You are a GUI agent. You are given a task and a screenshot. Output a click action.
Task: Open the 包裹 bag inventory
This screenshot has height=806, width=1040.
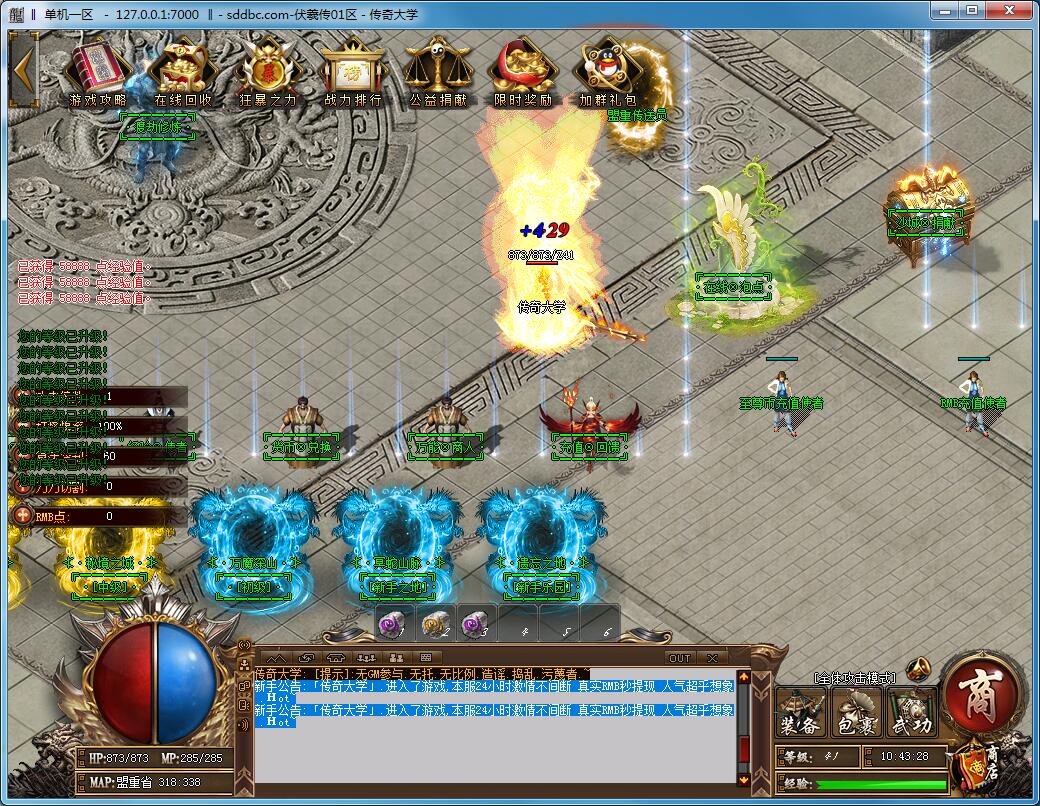pos(856,712)
